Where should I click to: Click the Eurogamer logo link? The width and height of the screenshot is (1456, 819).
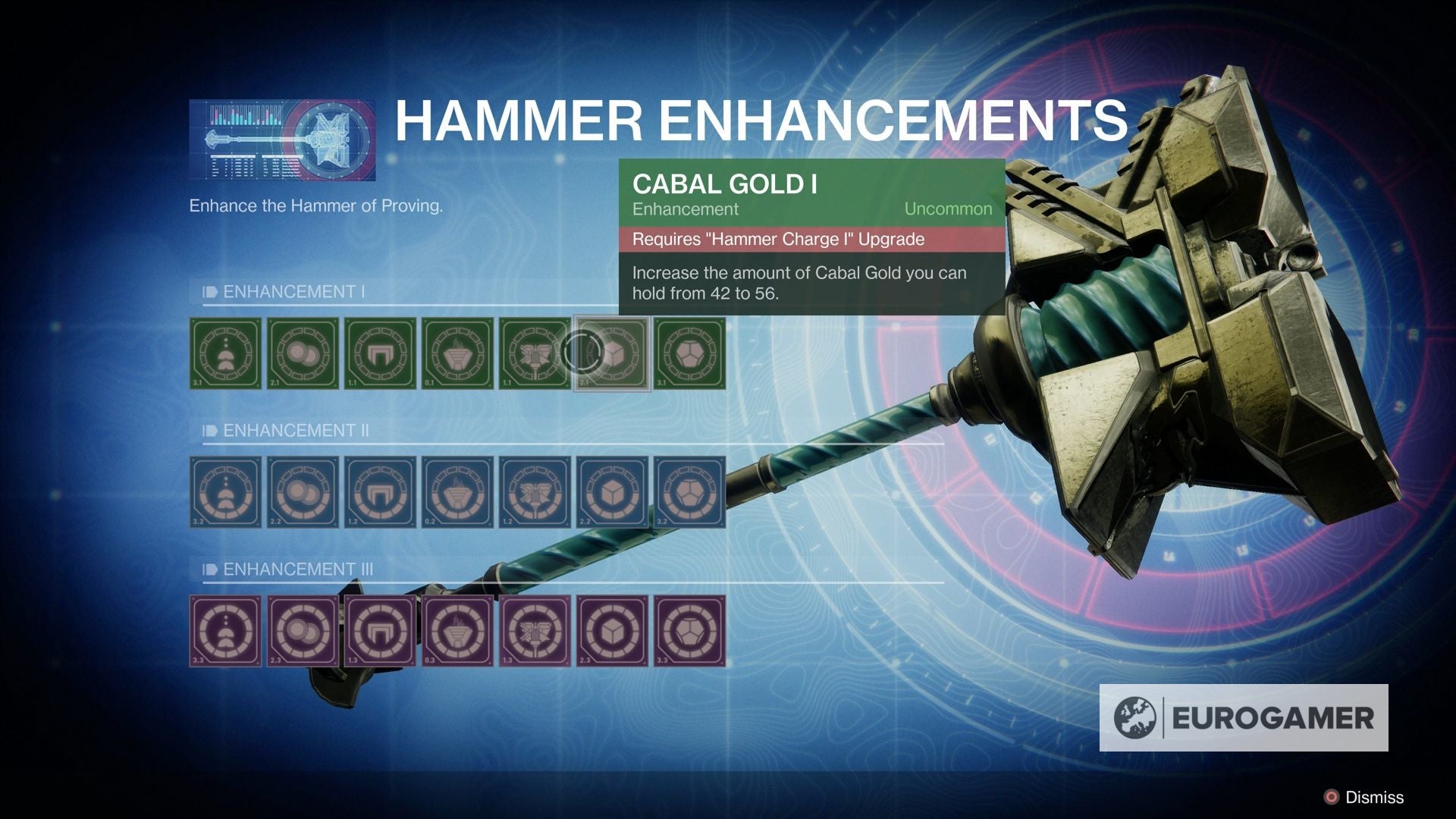point(1244,713)
